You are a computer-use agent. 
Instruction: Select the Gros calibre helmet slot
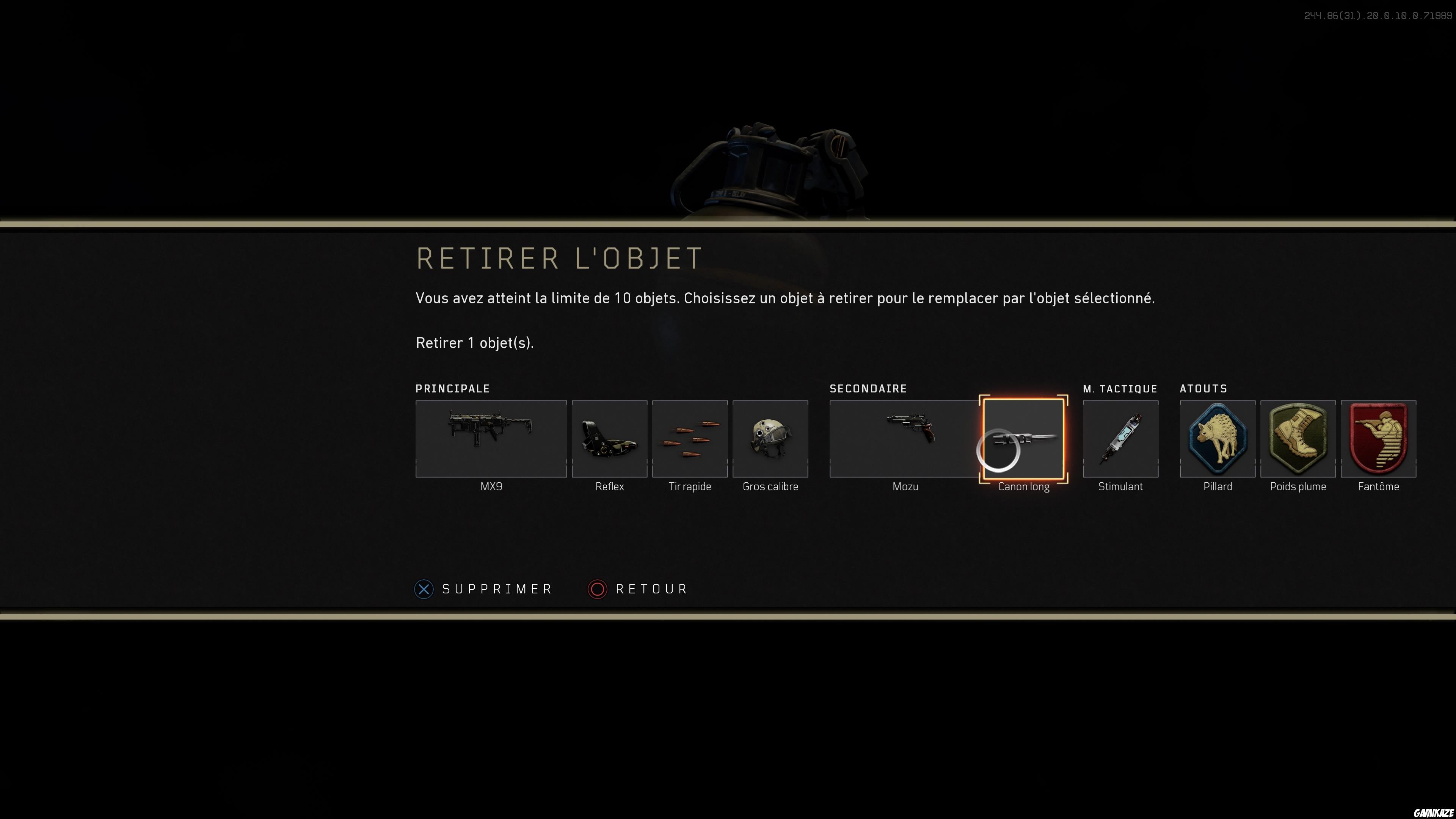click(770, 439)
